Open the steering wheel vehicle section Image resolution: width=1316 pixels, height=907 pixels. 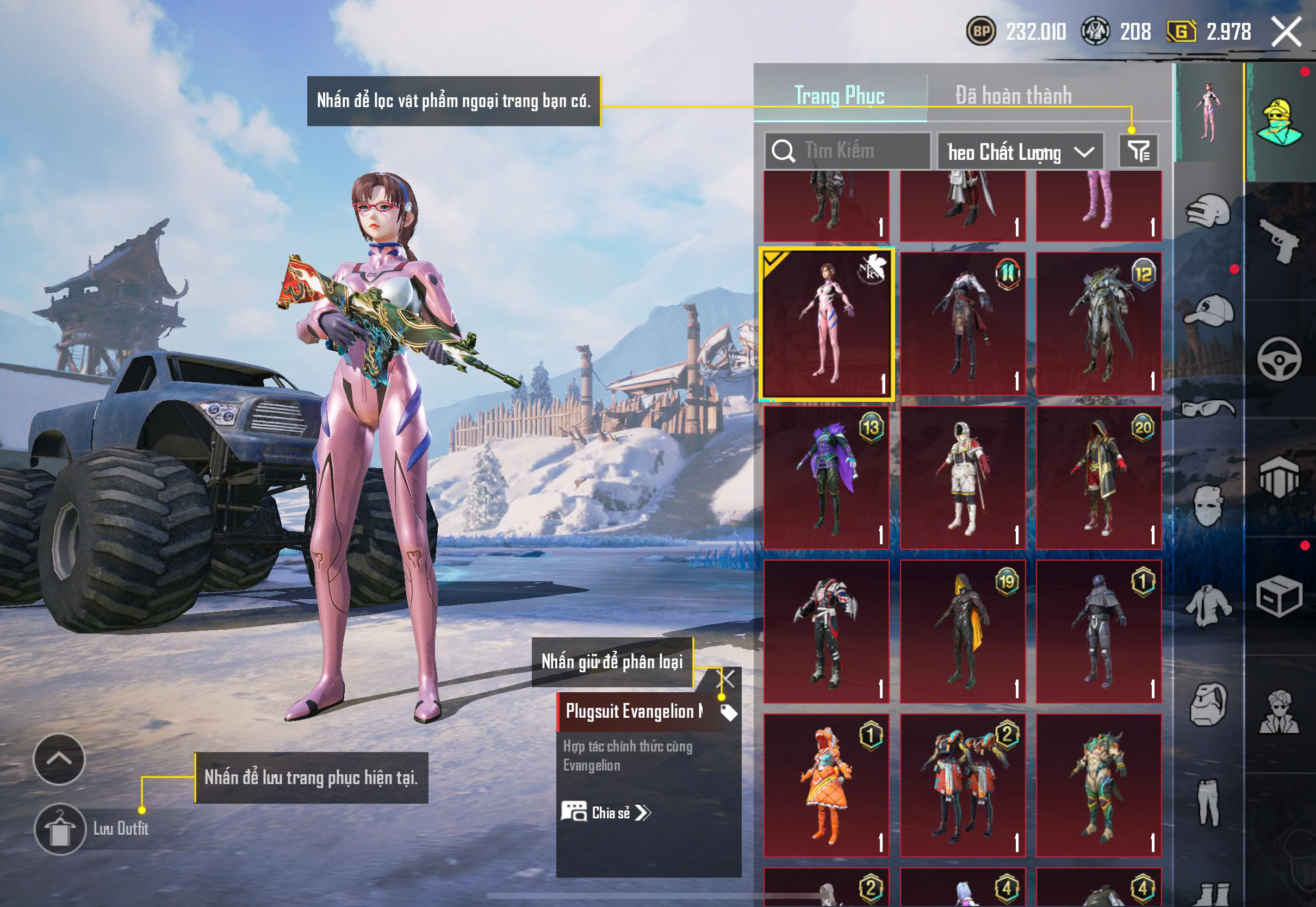tap(1278, 359)
